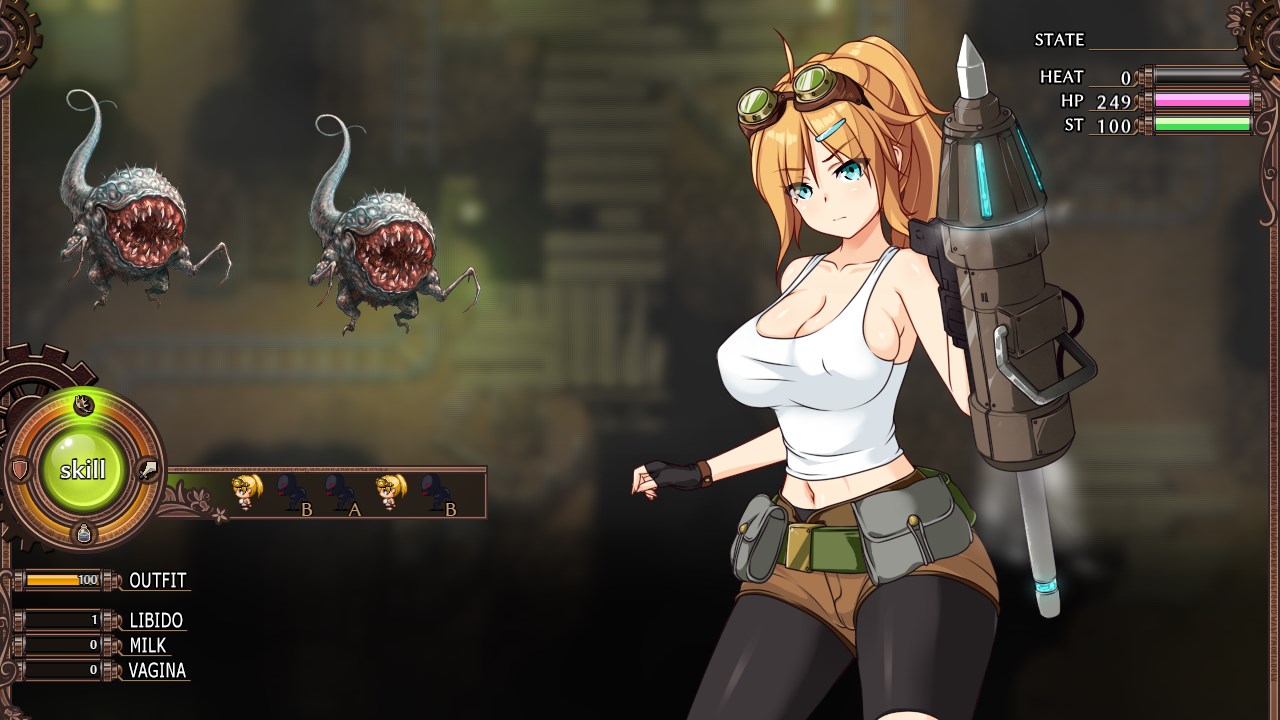1280x720 pixels.
Task: Choose the sword attack command
Action: 148,470
